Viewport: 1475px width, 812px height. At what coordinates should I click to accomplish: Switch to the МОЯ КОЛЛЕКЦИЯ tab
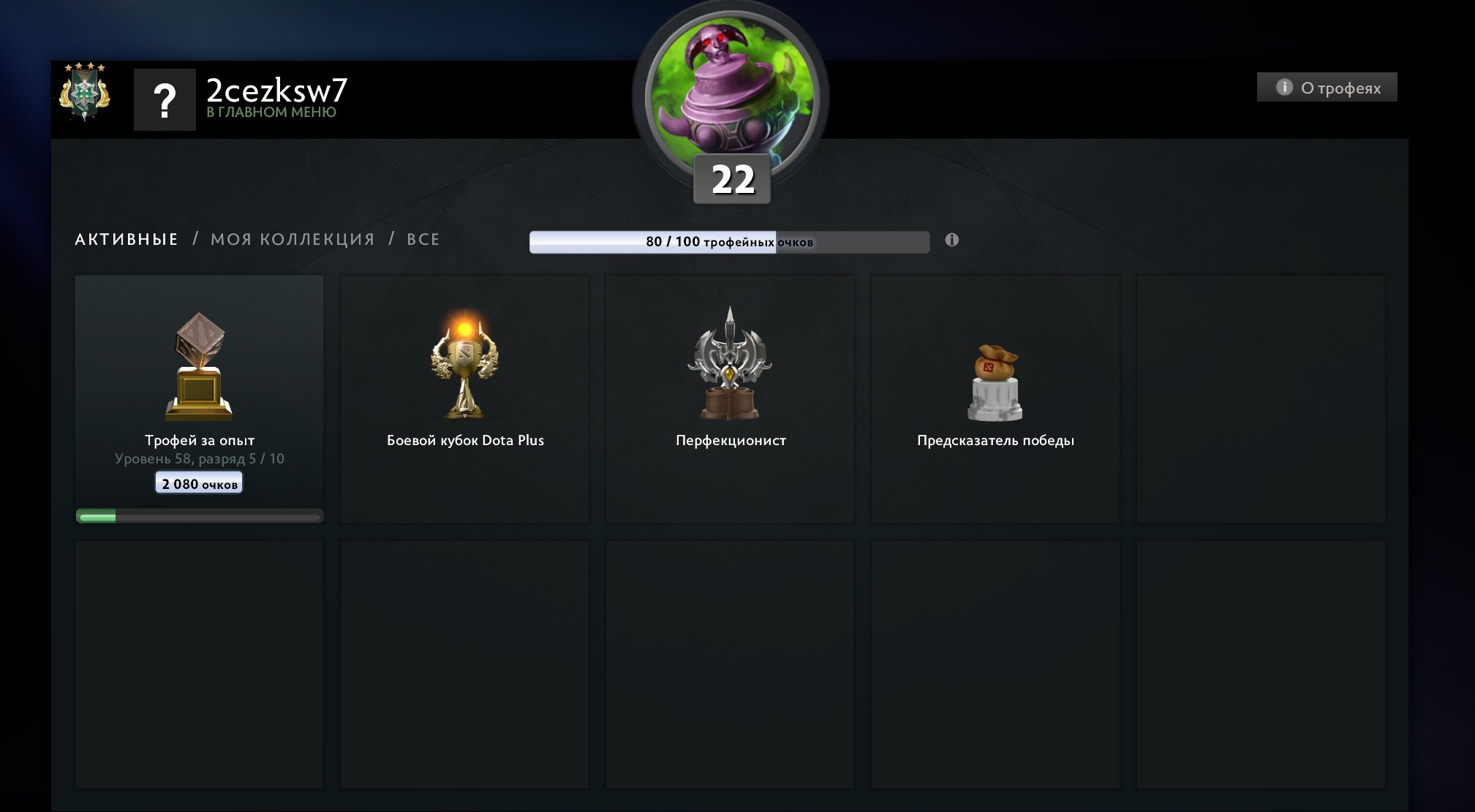293,239
